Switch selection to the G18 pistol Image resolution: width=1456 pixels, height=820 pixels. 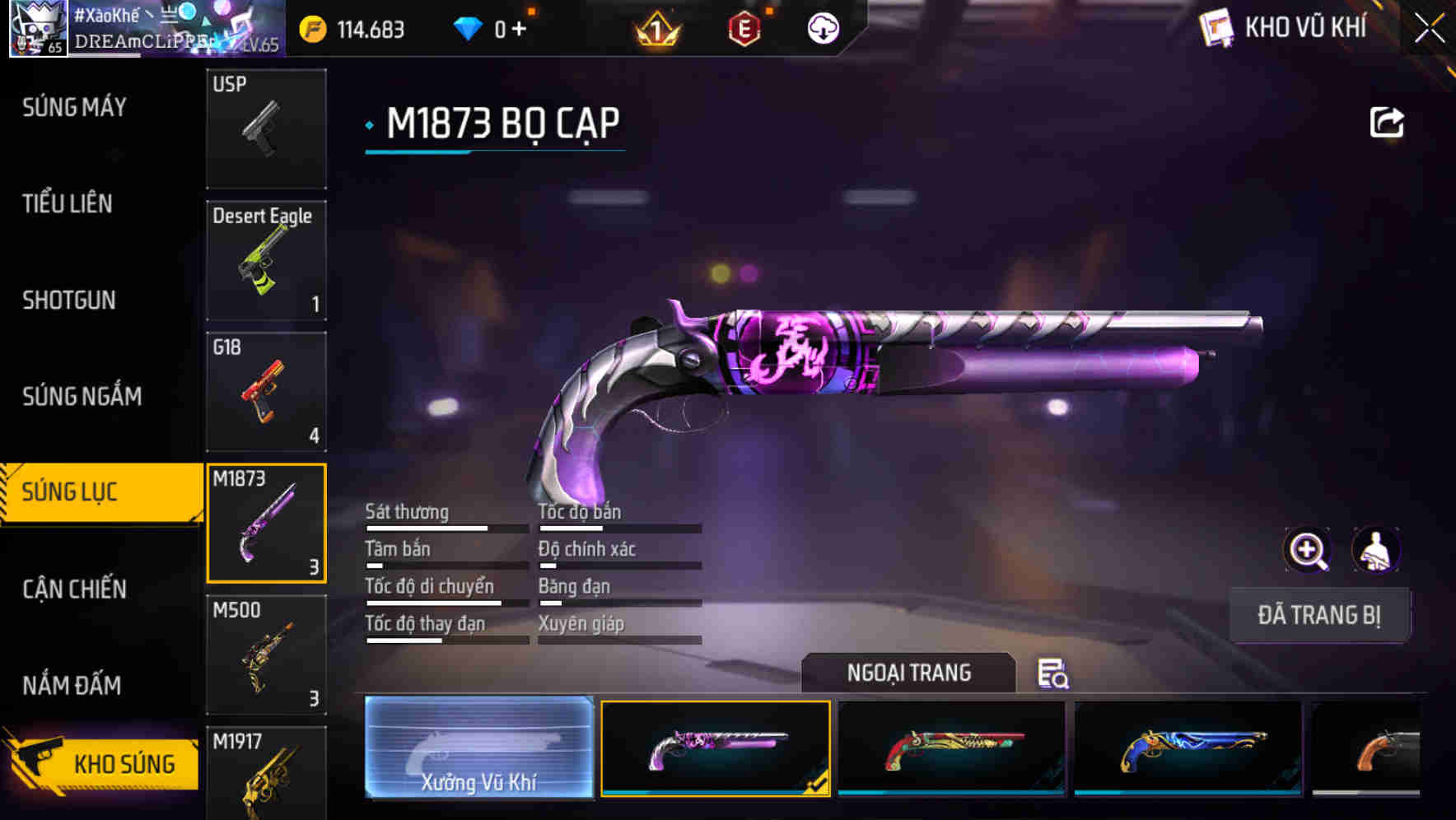(x=265, y=393)
